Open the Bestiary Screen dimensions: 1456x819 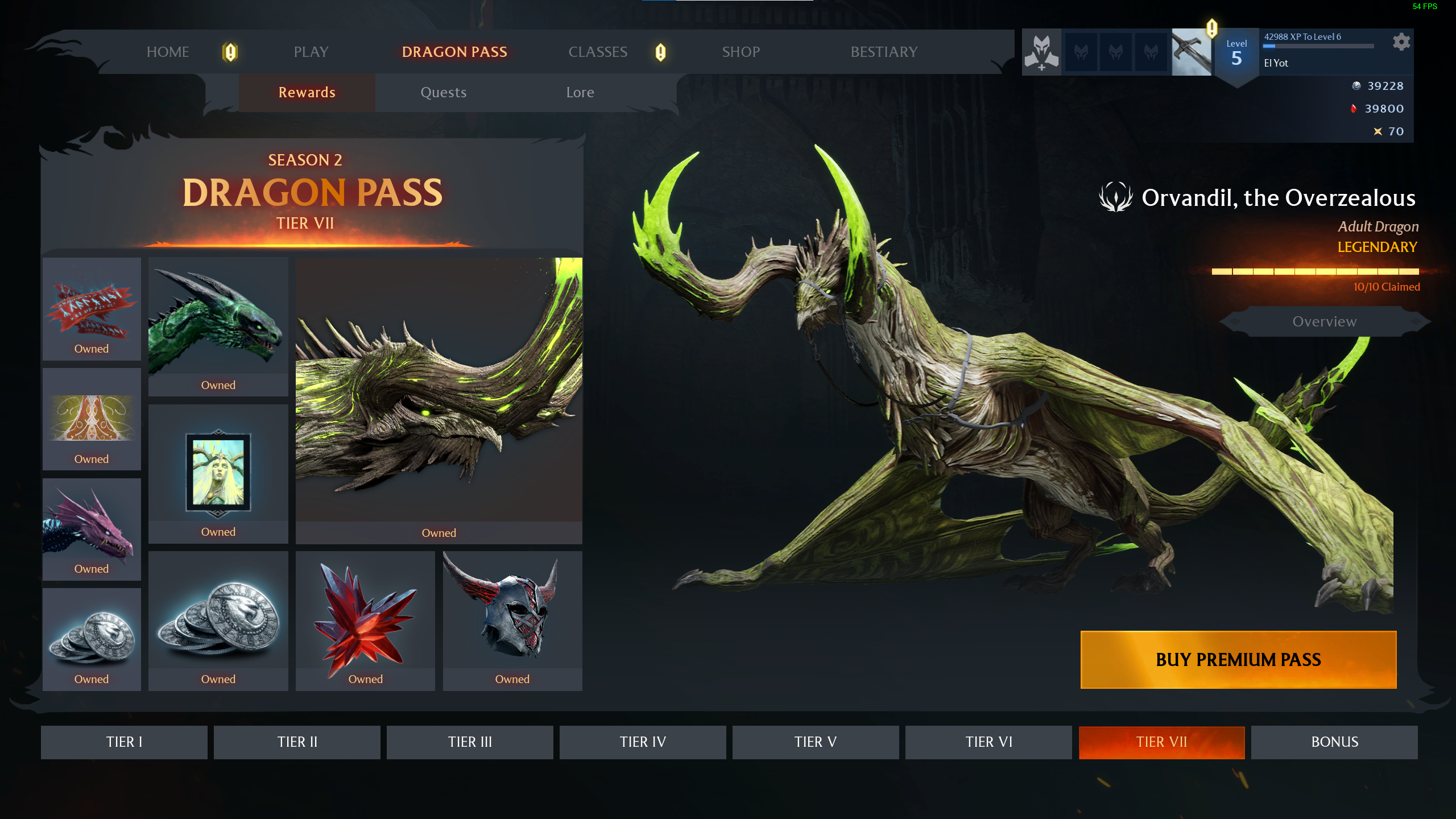pos(884,52)
